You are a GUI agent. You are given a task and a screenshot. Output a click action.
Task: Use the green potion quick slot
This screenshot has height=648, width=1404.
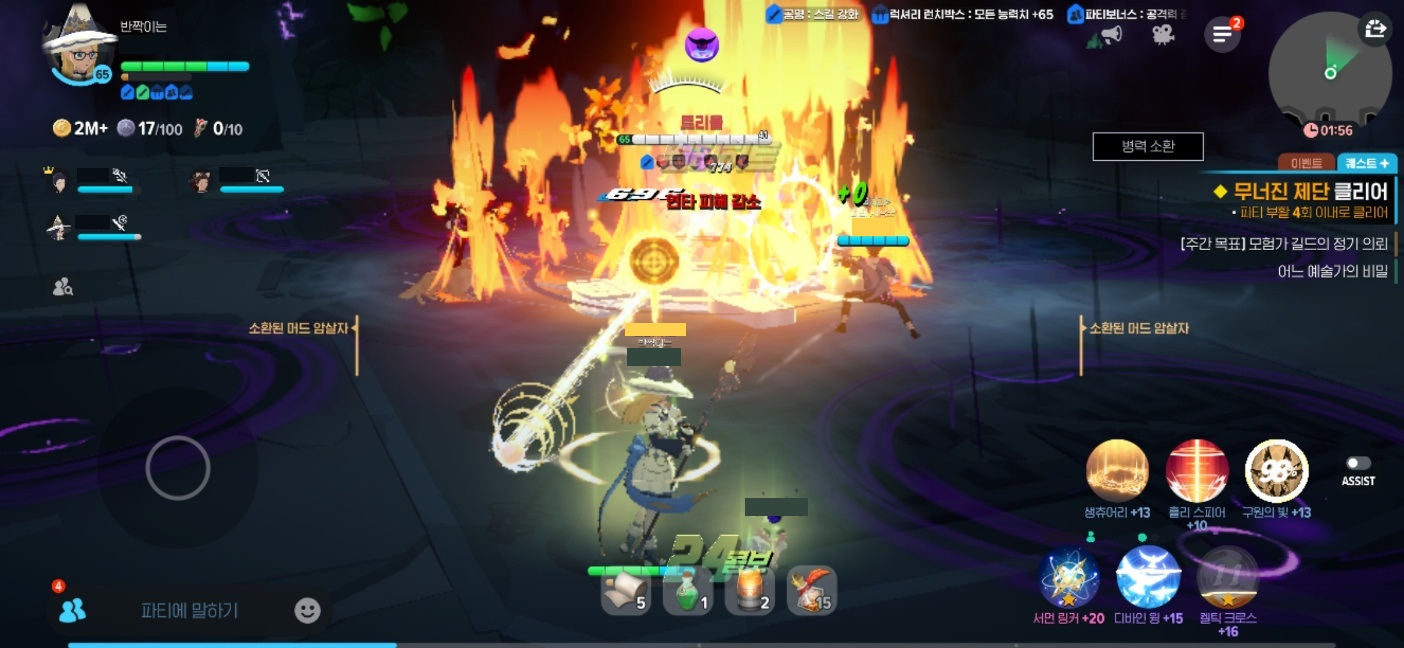pyautogui.click(x=688, y=591)
